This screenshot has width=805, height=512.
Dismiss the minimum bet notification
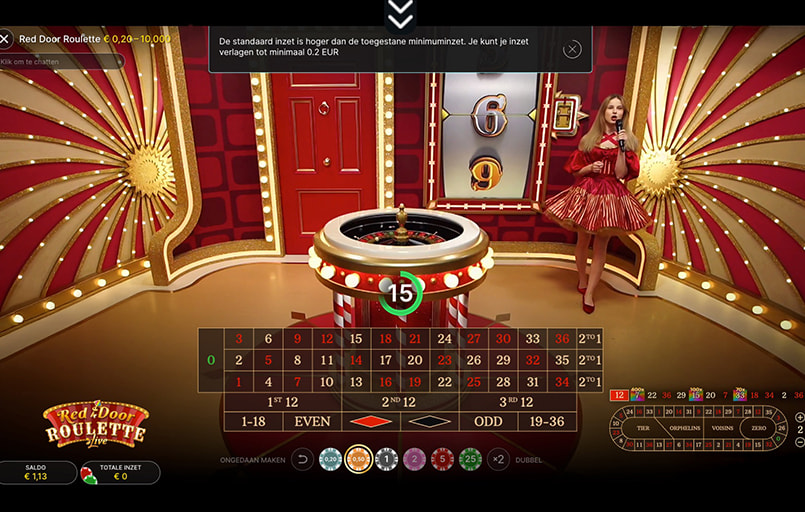coord(572,49)
